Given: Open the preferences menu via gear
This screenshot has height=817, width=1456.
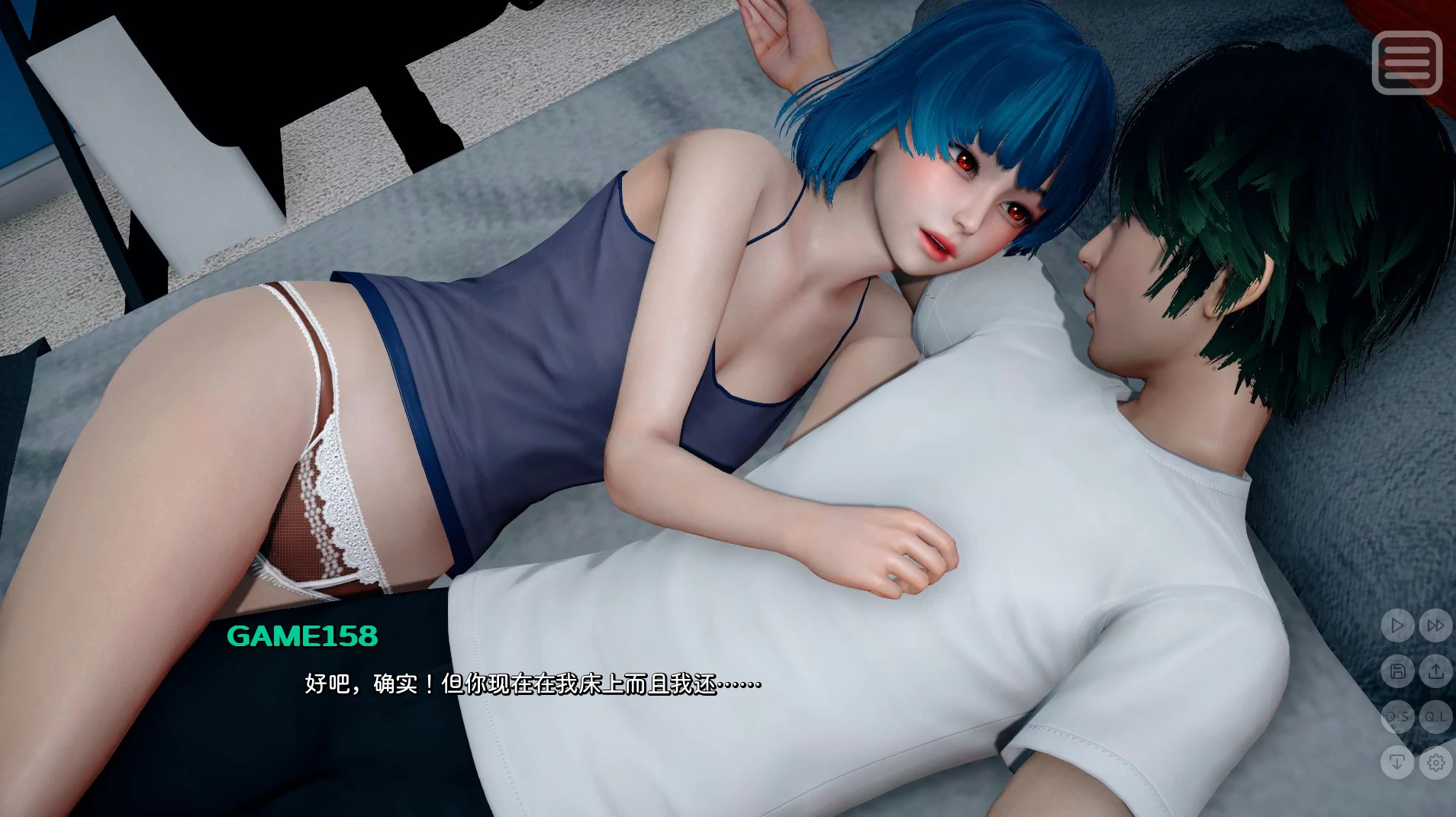Looking at the screenshot, I should [x=1435, y=762].
